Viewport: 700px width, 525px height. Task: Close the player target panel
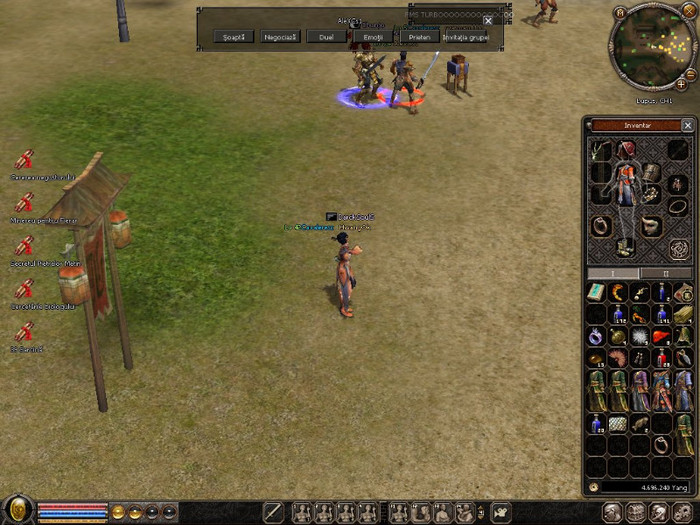click(x=488, y=20)
